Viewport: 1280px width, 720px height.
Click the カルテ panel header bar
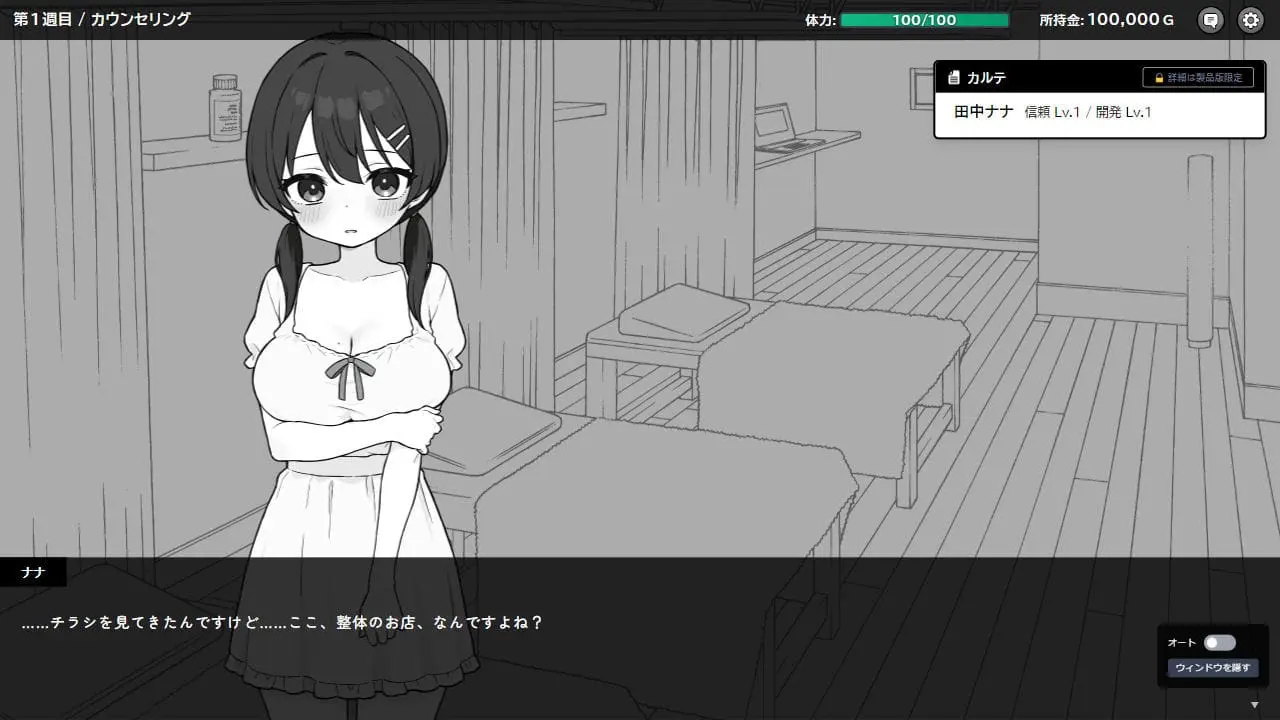point(1050,77)
